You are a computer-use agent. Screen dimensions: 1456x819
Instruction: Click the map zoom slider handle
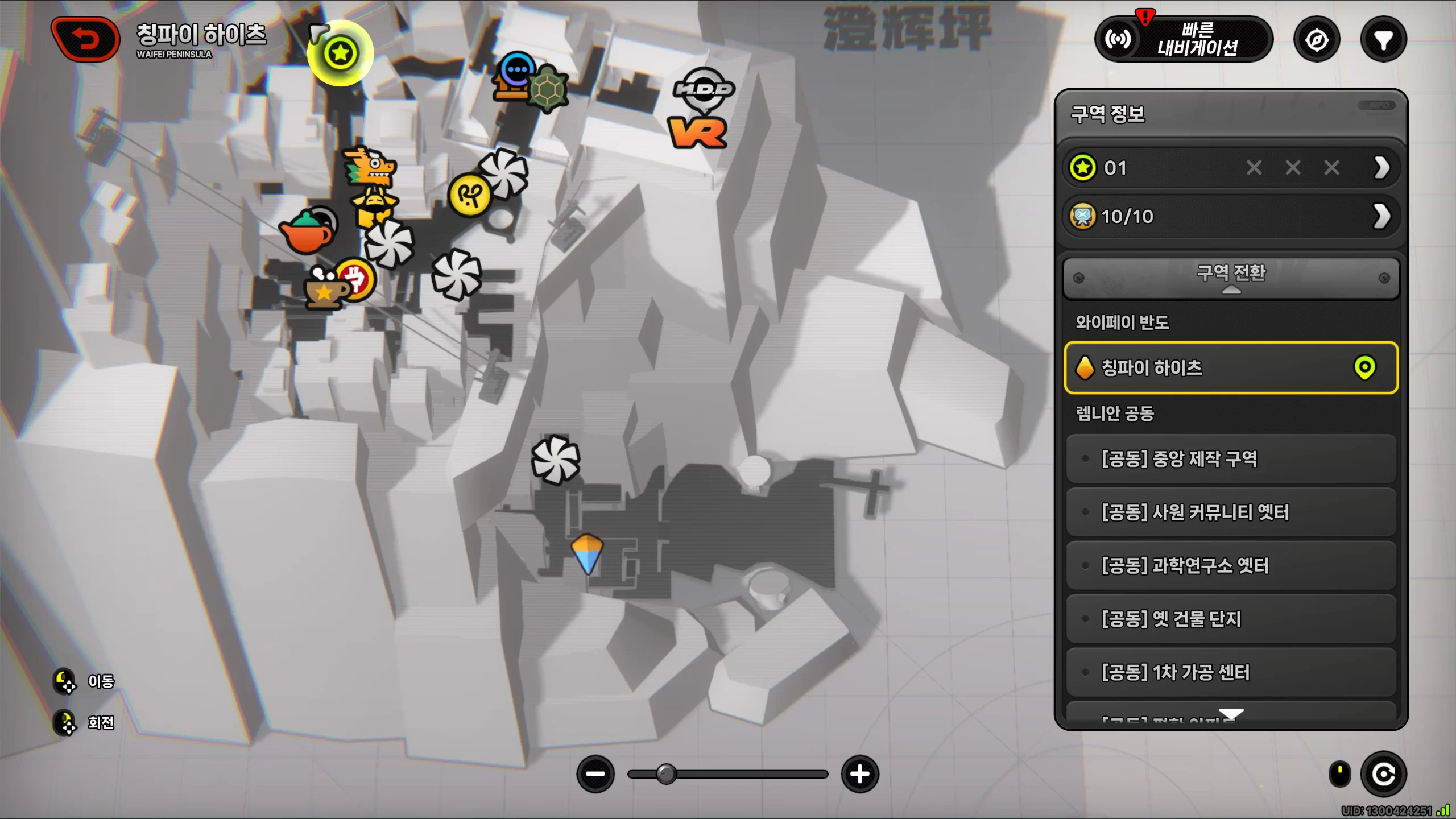point(666,774)
